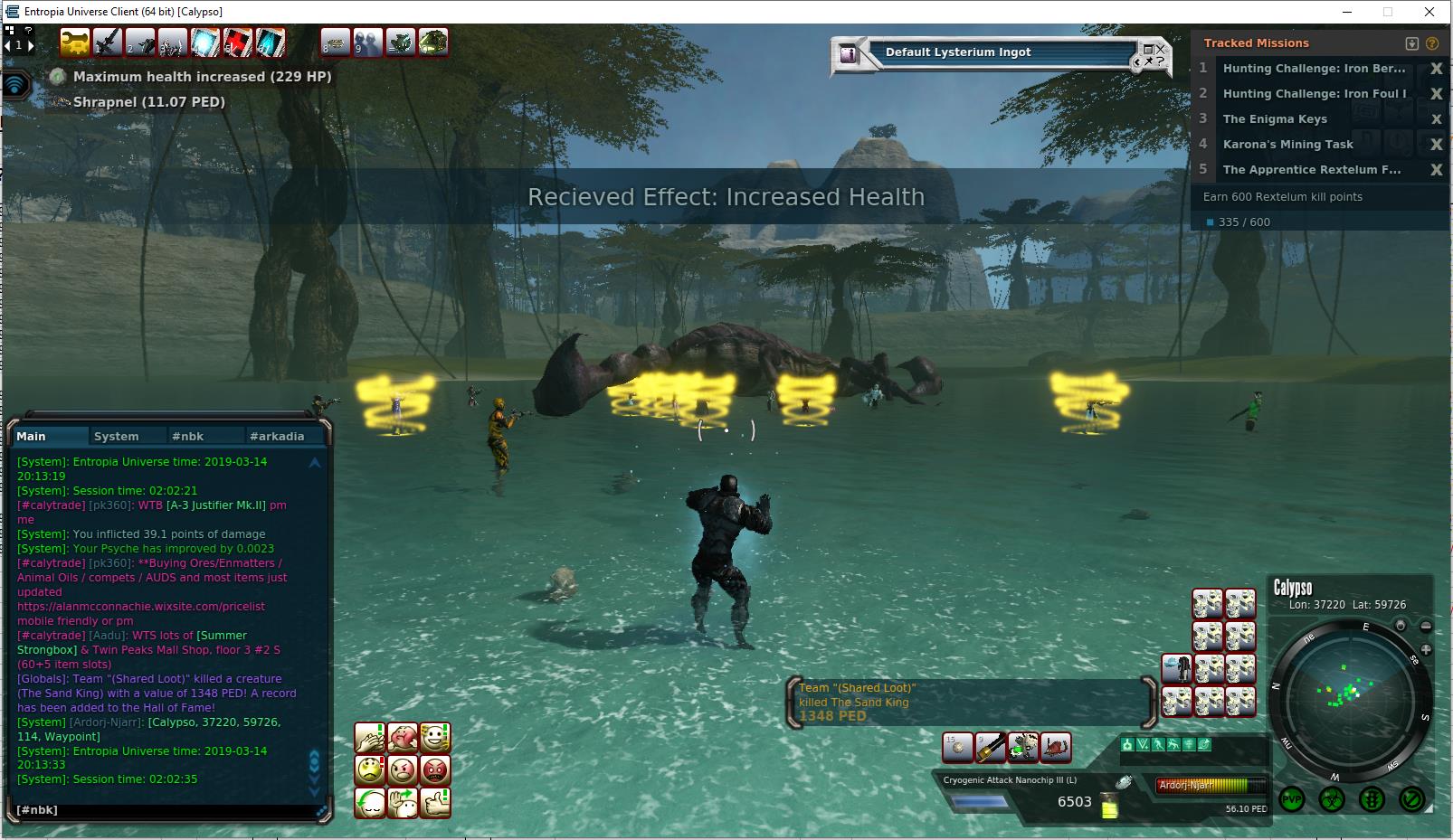This screenshot has width=1453, height=840.
Task: Open the #nbk chat tab
Action: tap(187, 436)
